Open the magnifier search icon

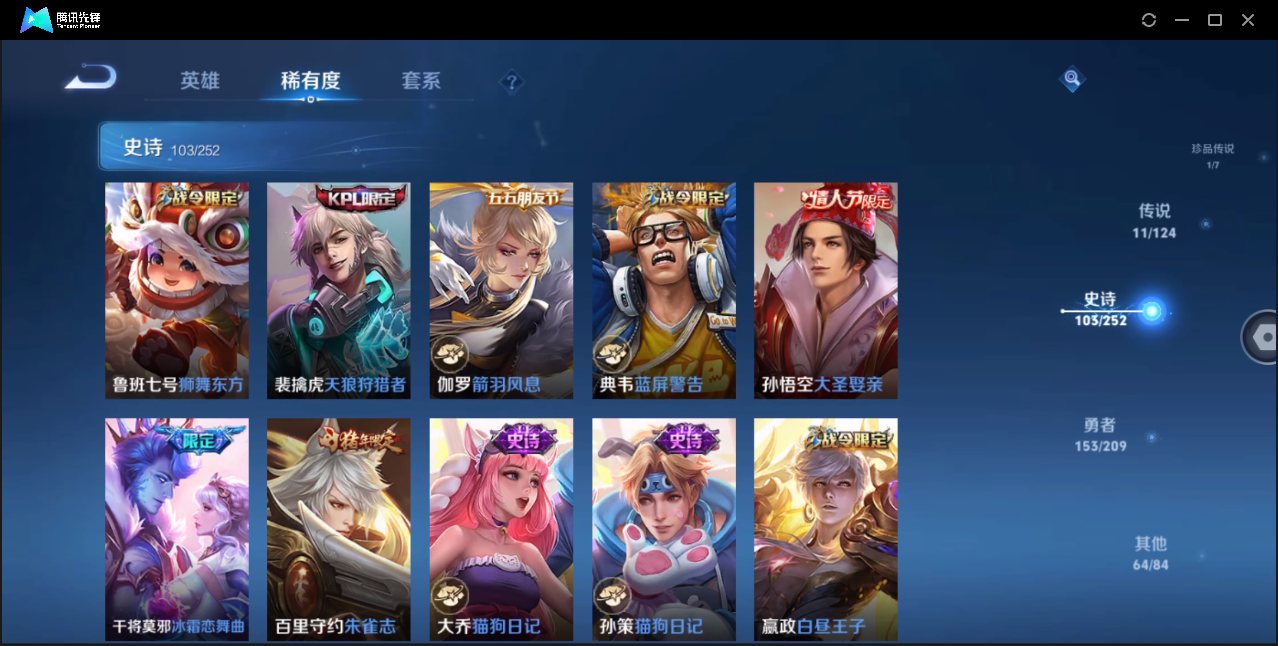pyautogui.click(x=1072, y=78)
